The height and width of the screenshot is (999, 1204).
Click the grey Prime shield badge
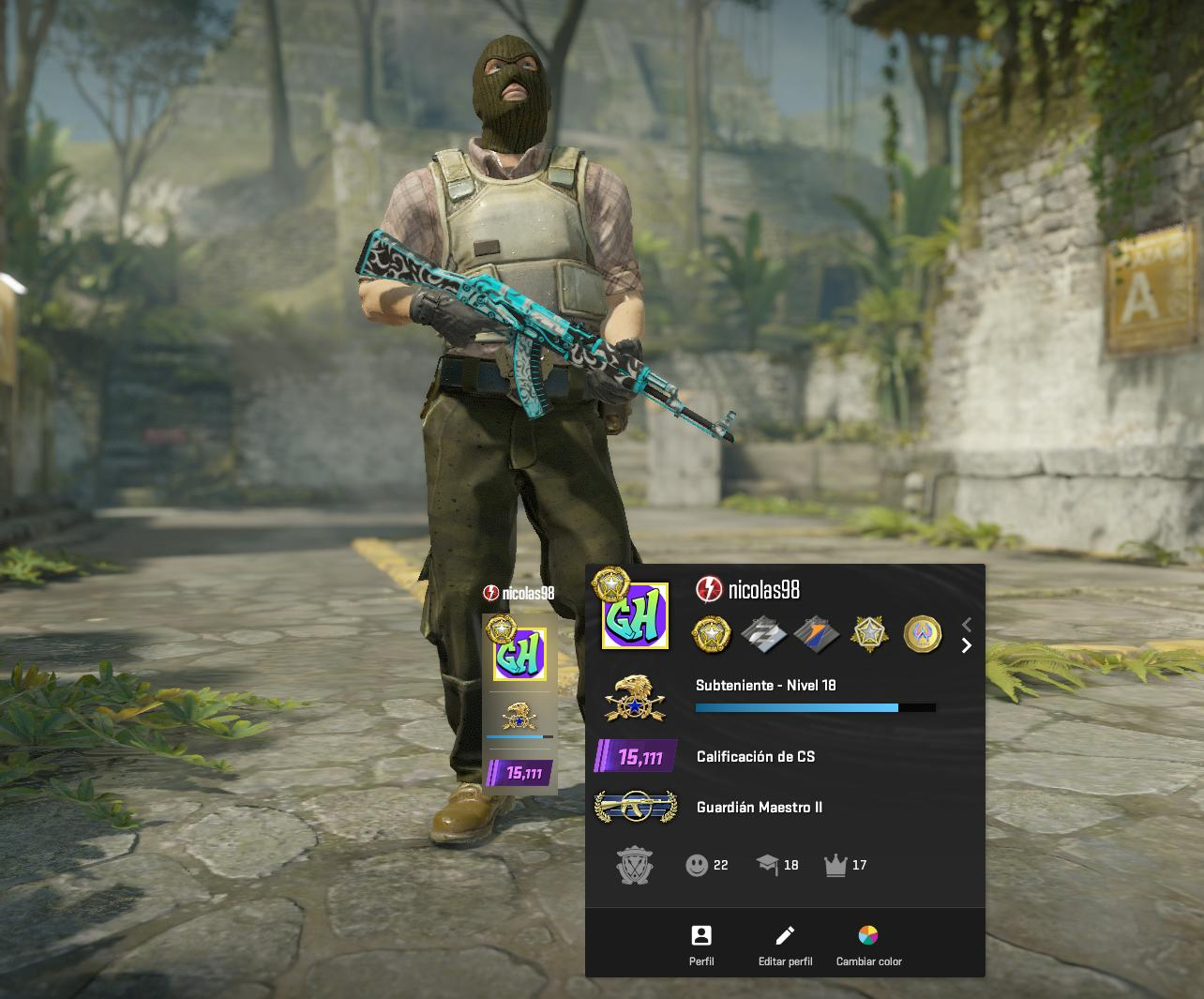coord(635,865)
